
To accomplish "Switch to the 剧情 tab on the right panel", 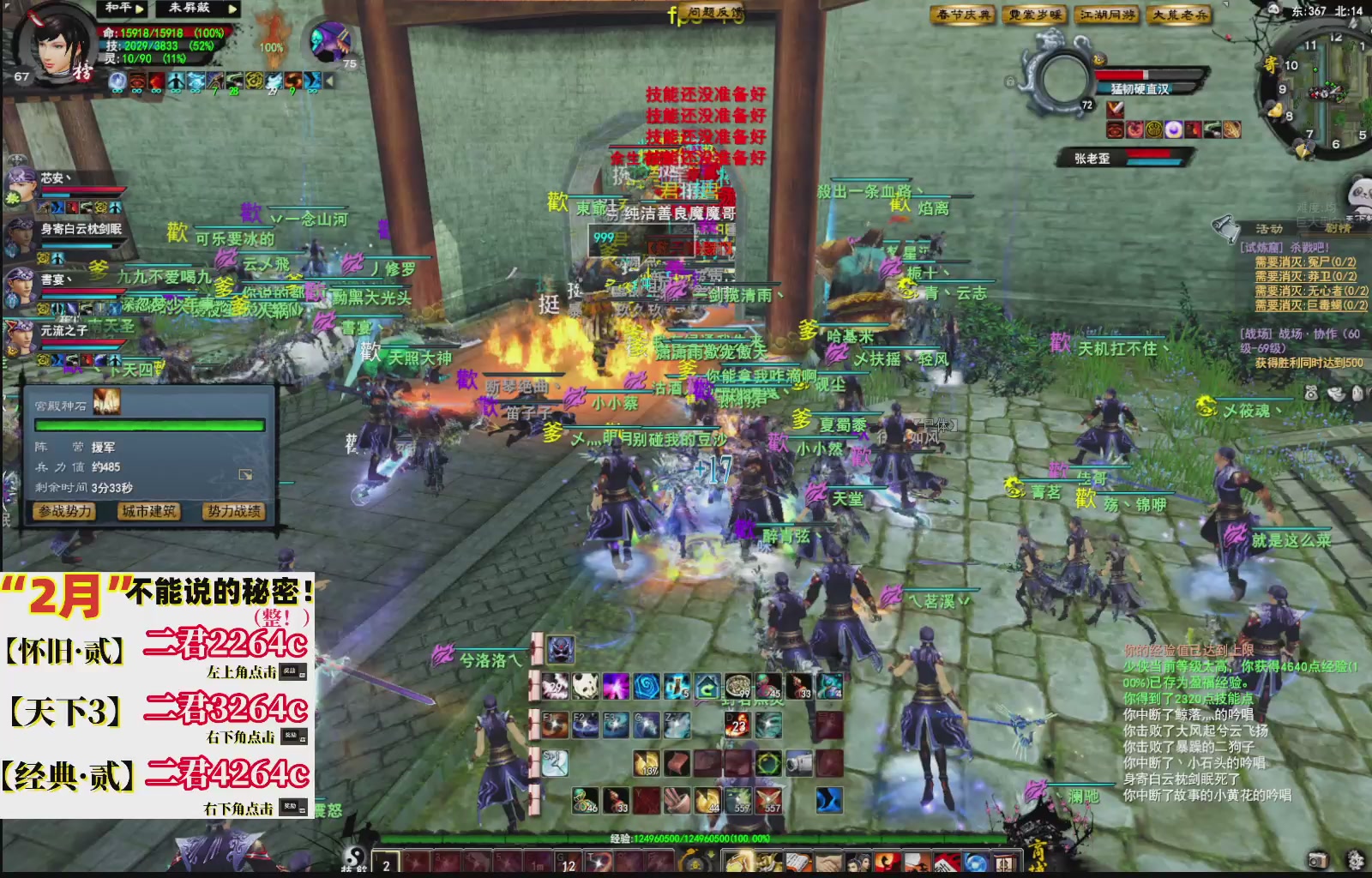I will click(x=1335, y=226).
